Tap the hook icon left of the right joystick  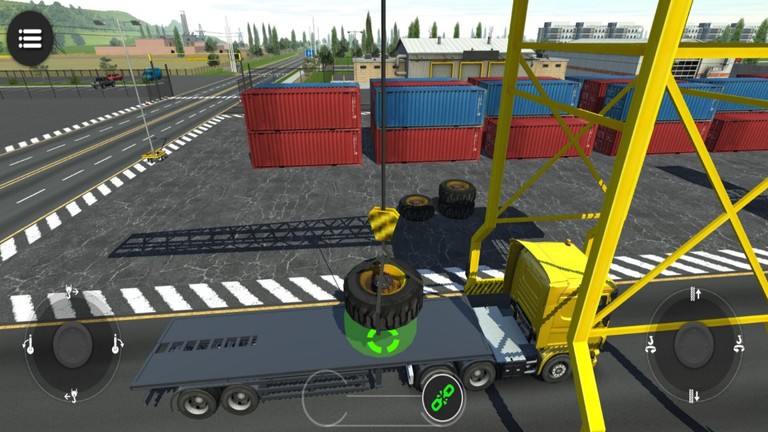(651, 346)
